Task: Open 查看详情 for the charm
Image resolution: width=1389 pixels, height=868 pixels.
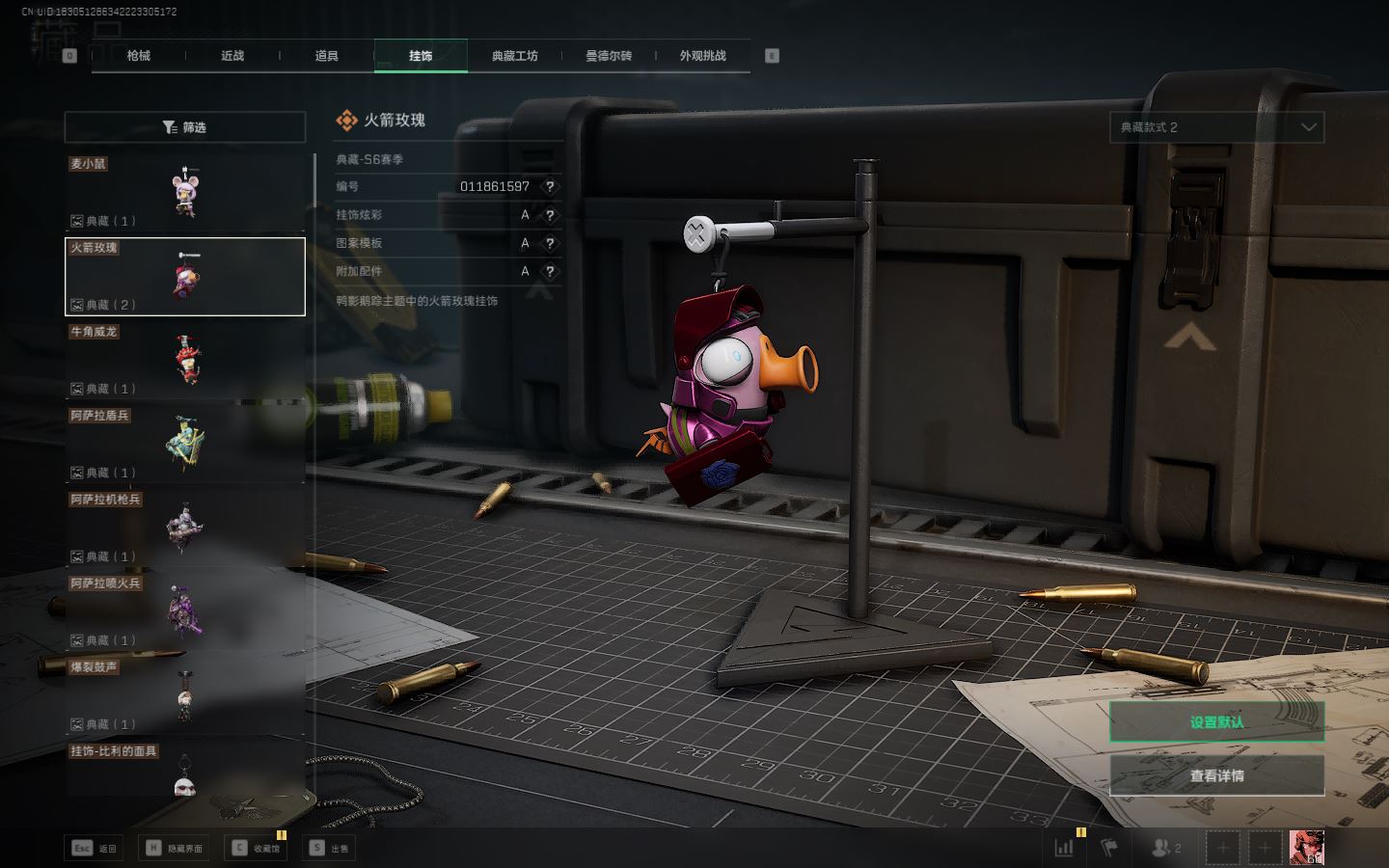Action: click(1216, 775)
